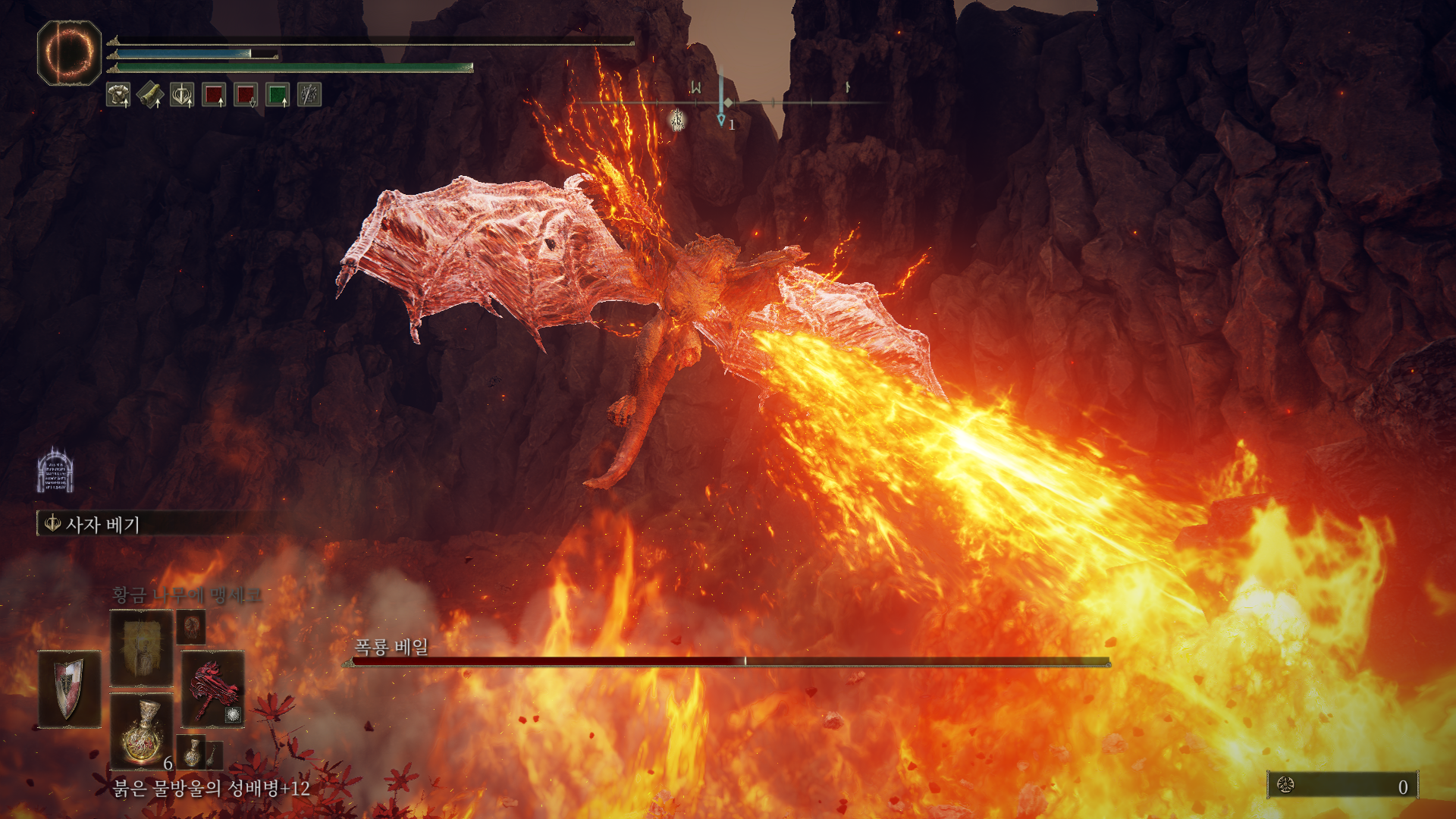Viewport: 1456px width, 819px height.
Task: Select the red jagged axe weapon slot
Action: click(x=212, y=689)
